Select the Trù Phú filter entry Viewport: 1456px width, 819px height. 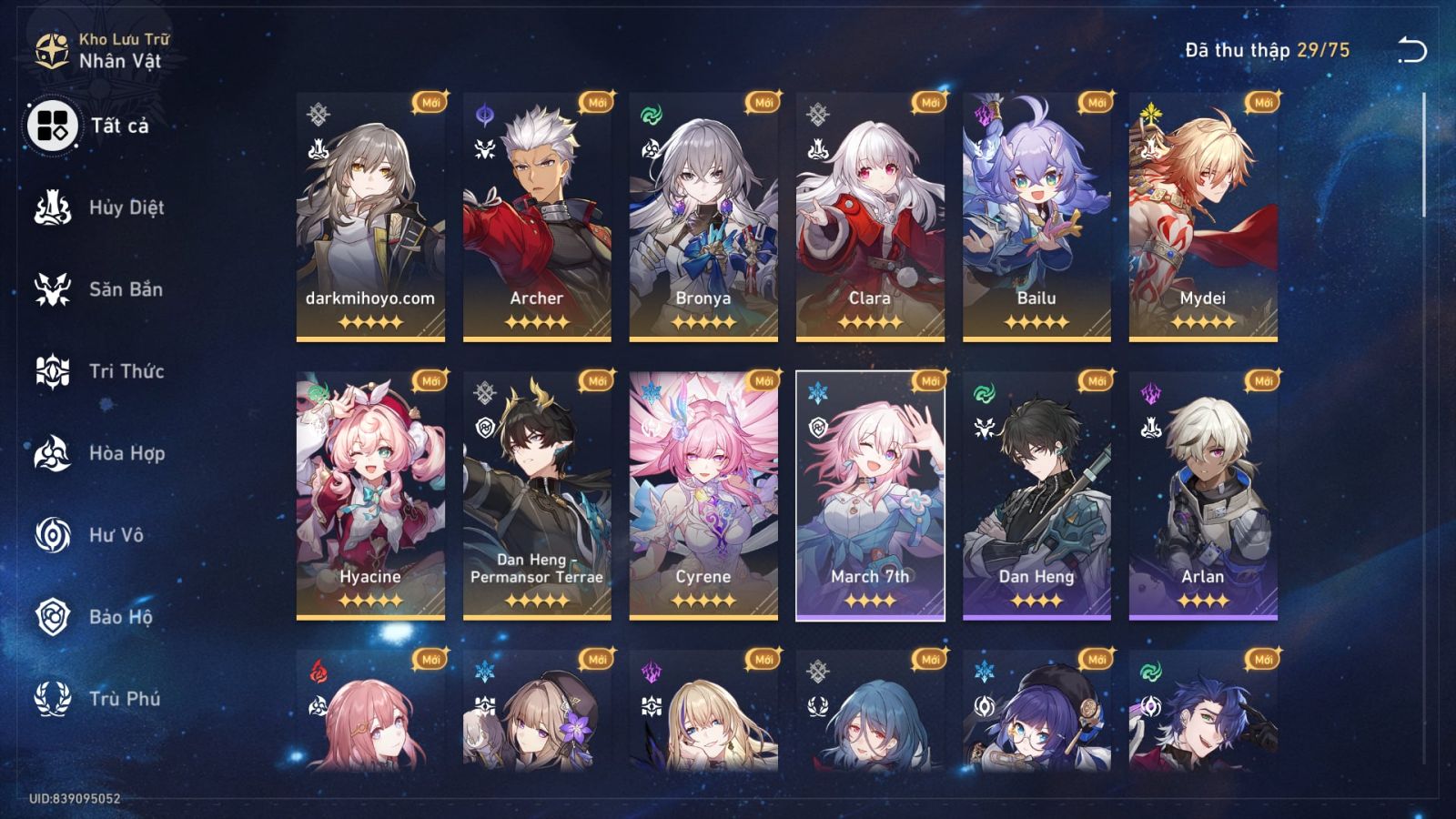click(55, 699)
